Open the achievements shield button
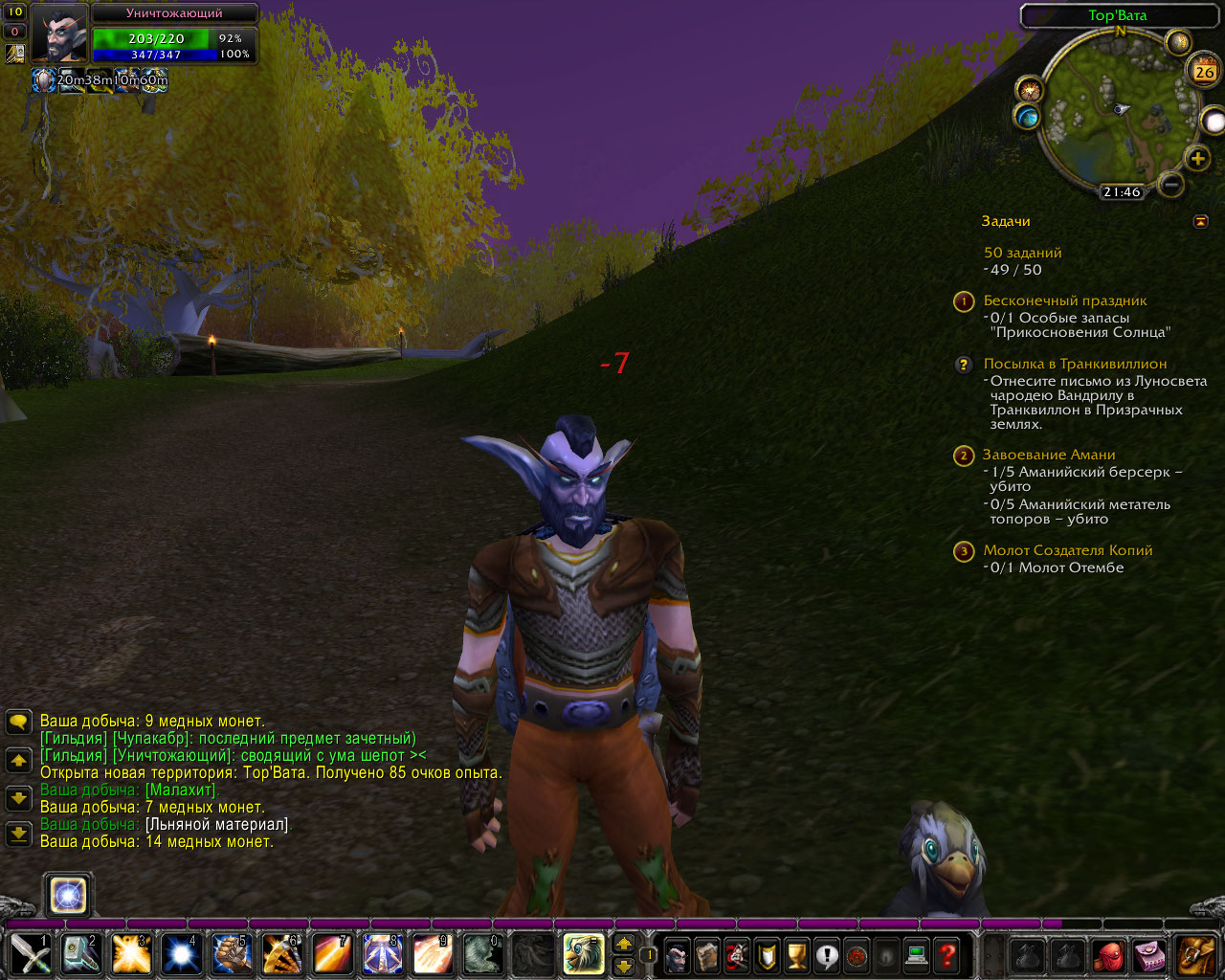 (x=767, y=955)
